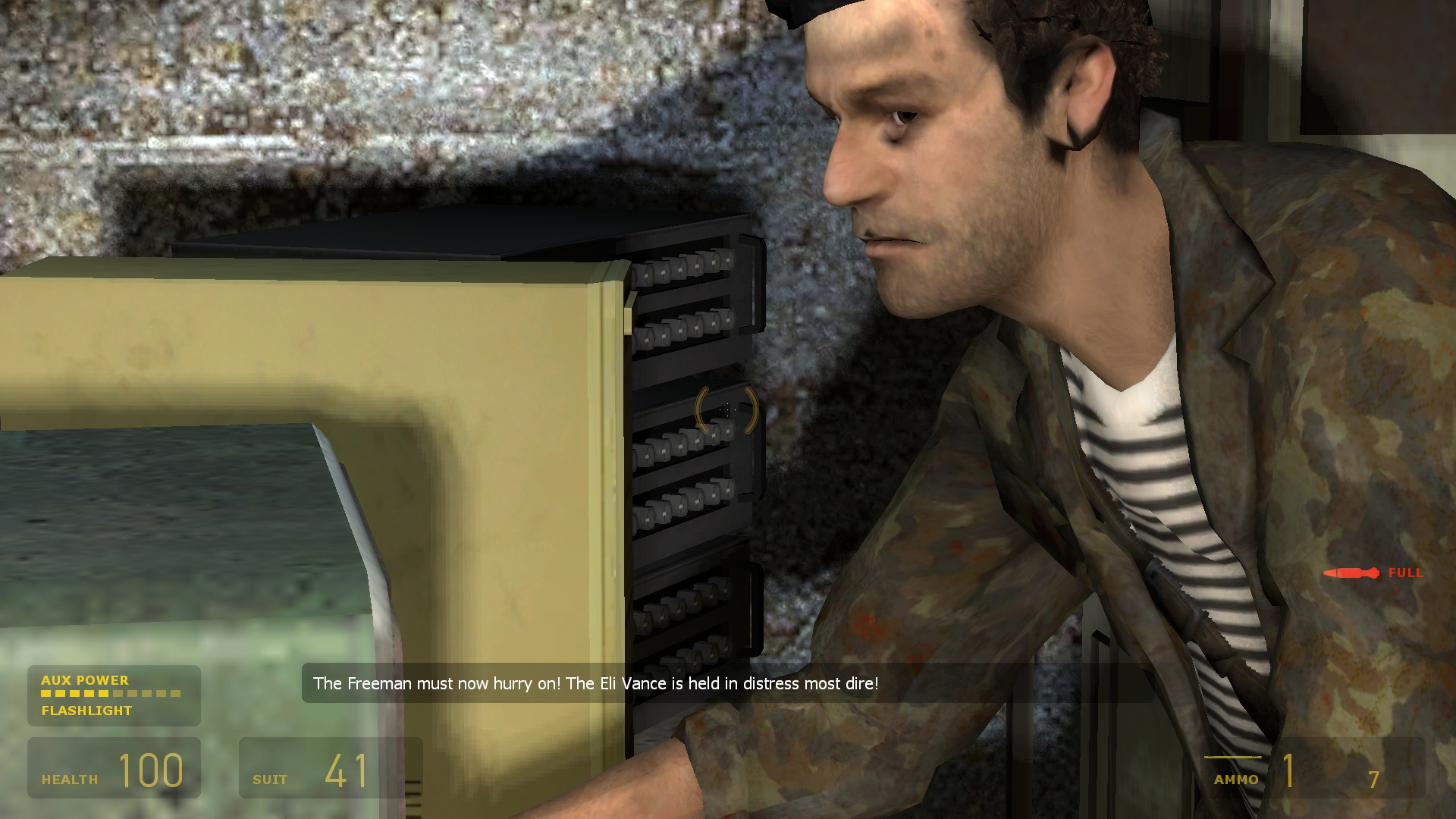Select the health panel as a tab
The height and width of the screenshot is (819, 1456).
click(114, 768)
